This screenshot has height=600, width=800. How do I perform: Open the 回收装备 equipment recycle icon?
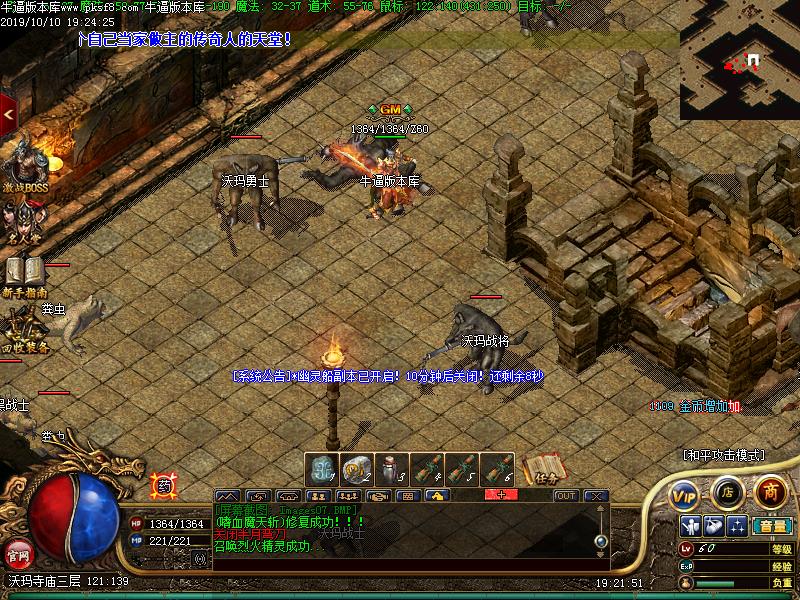point(24,330)
